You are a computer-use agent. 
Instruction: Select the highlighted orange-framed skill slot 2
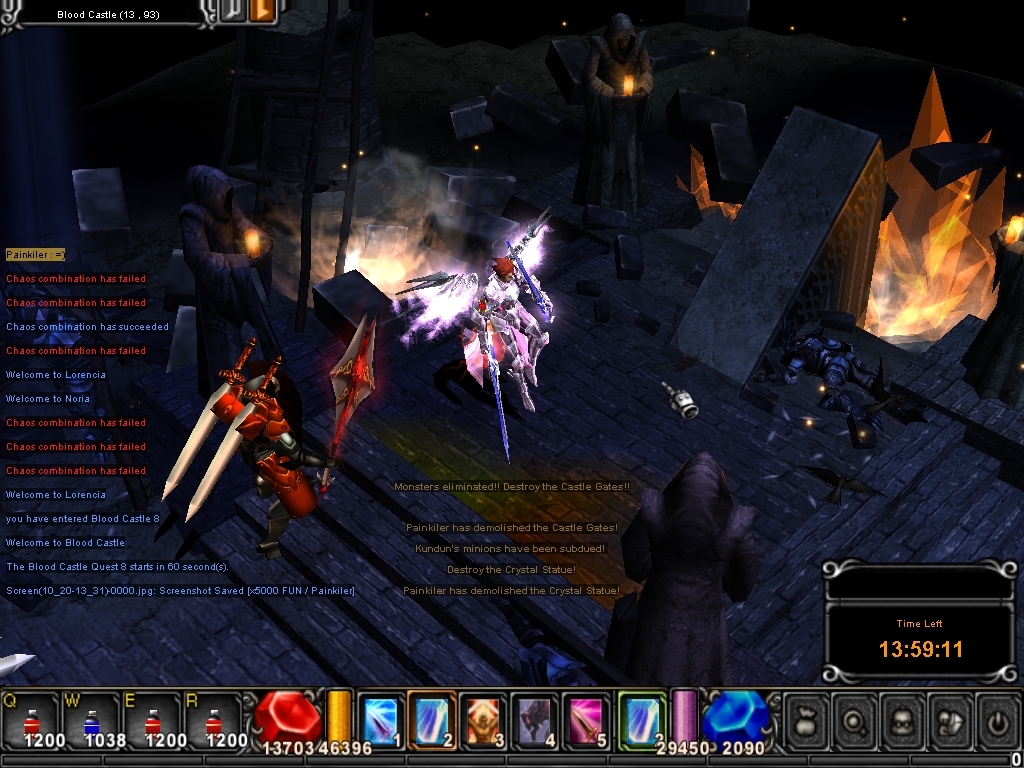coord(432,718)
